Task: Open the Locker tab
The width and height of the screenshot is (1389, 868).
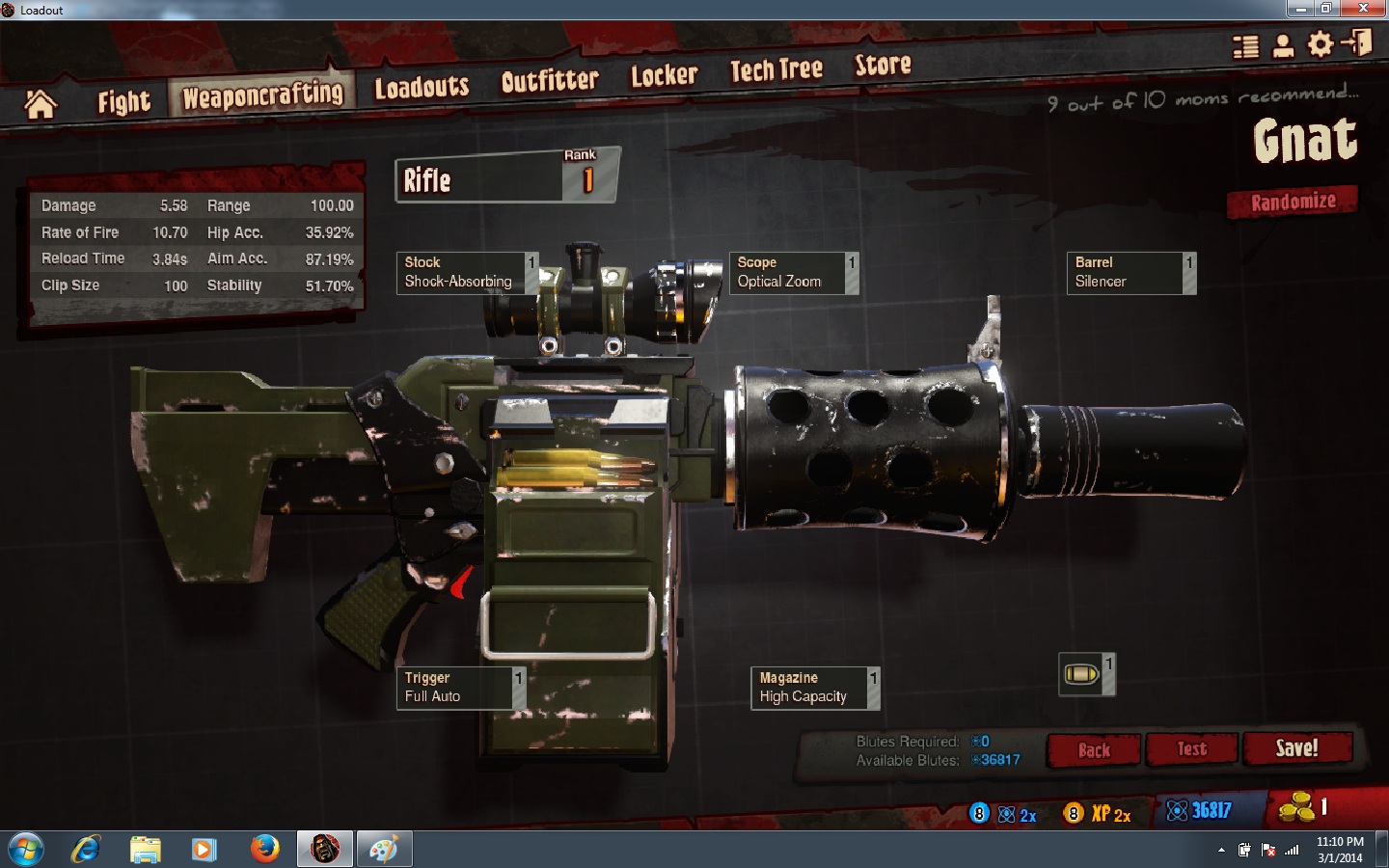Action: tap(664, 75)
